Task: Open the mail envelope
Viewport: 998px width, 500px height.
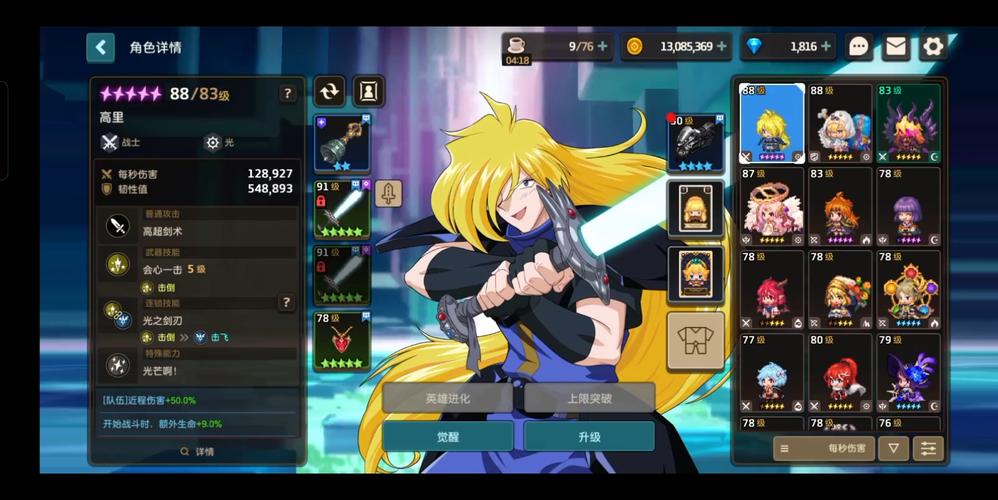Action: click(895, 46)
